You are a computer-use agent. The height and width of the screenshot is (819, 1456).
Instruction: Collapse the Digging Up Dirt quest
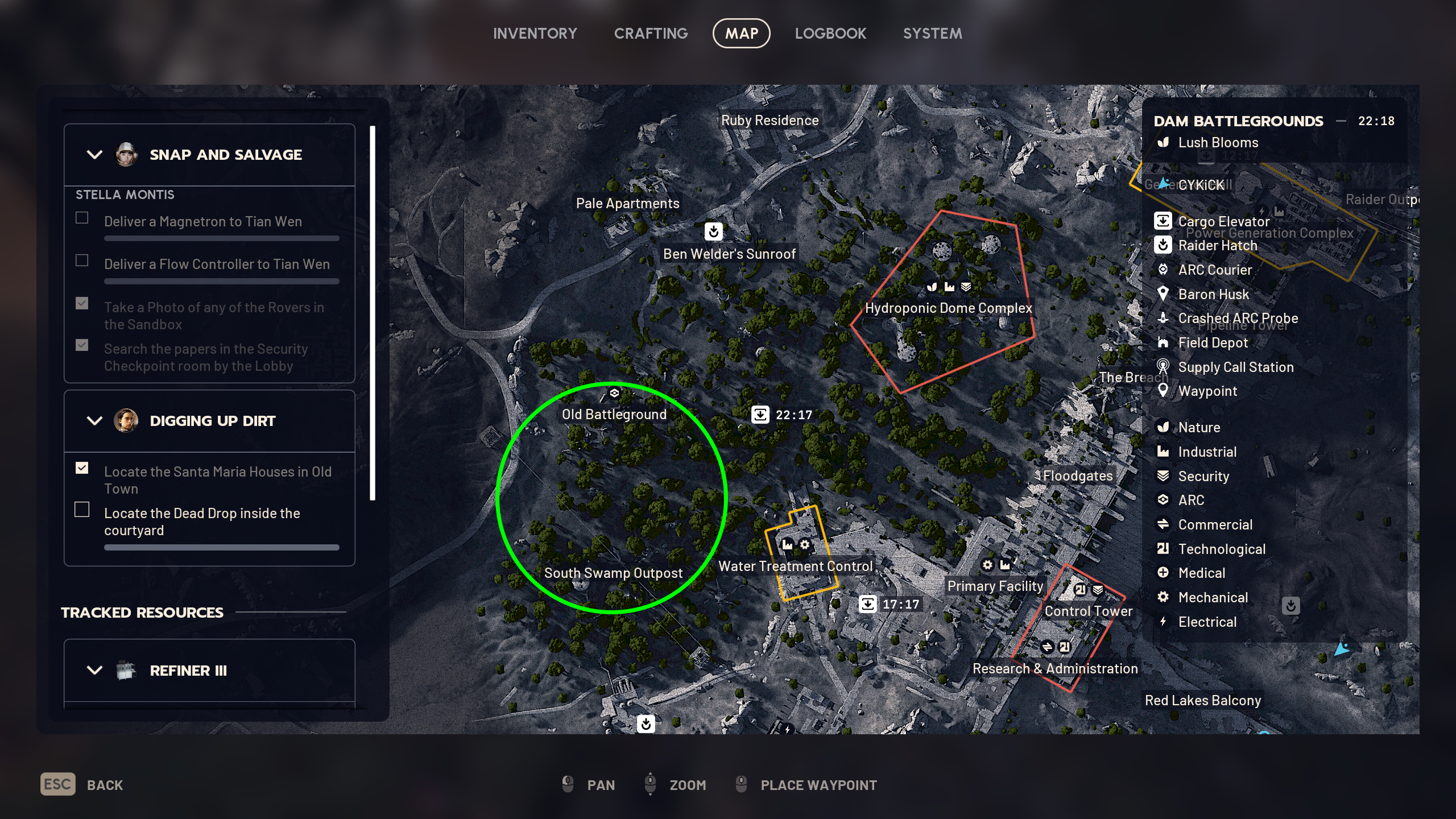click(95, 421)
